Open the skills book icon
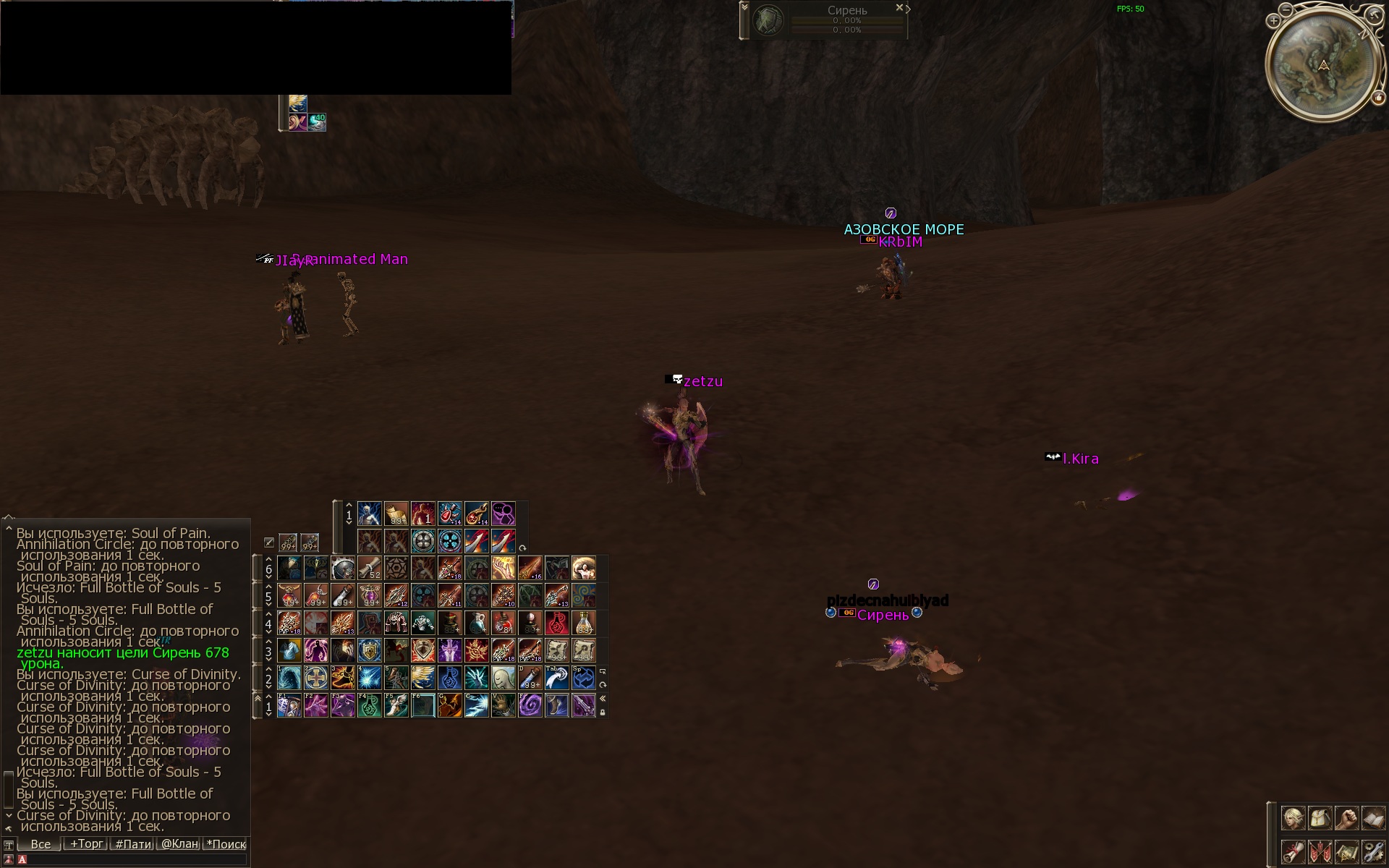 (1372, 818)
